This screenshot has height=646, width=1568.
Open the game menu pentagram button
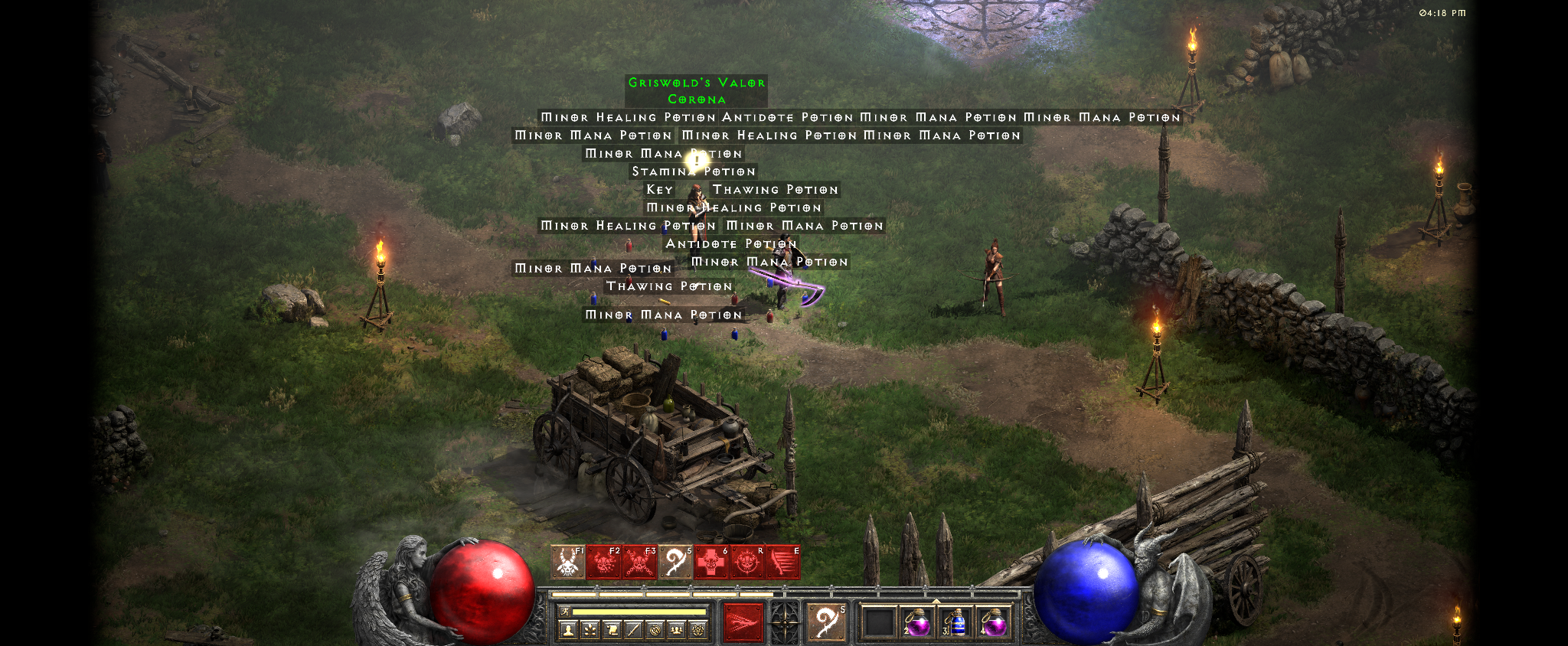pos(698,630)
